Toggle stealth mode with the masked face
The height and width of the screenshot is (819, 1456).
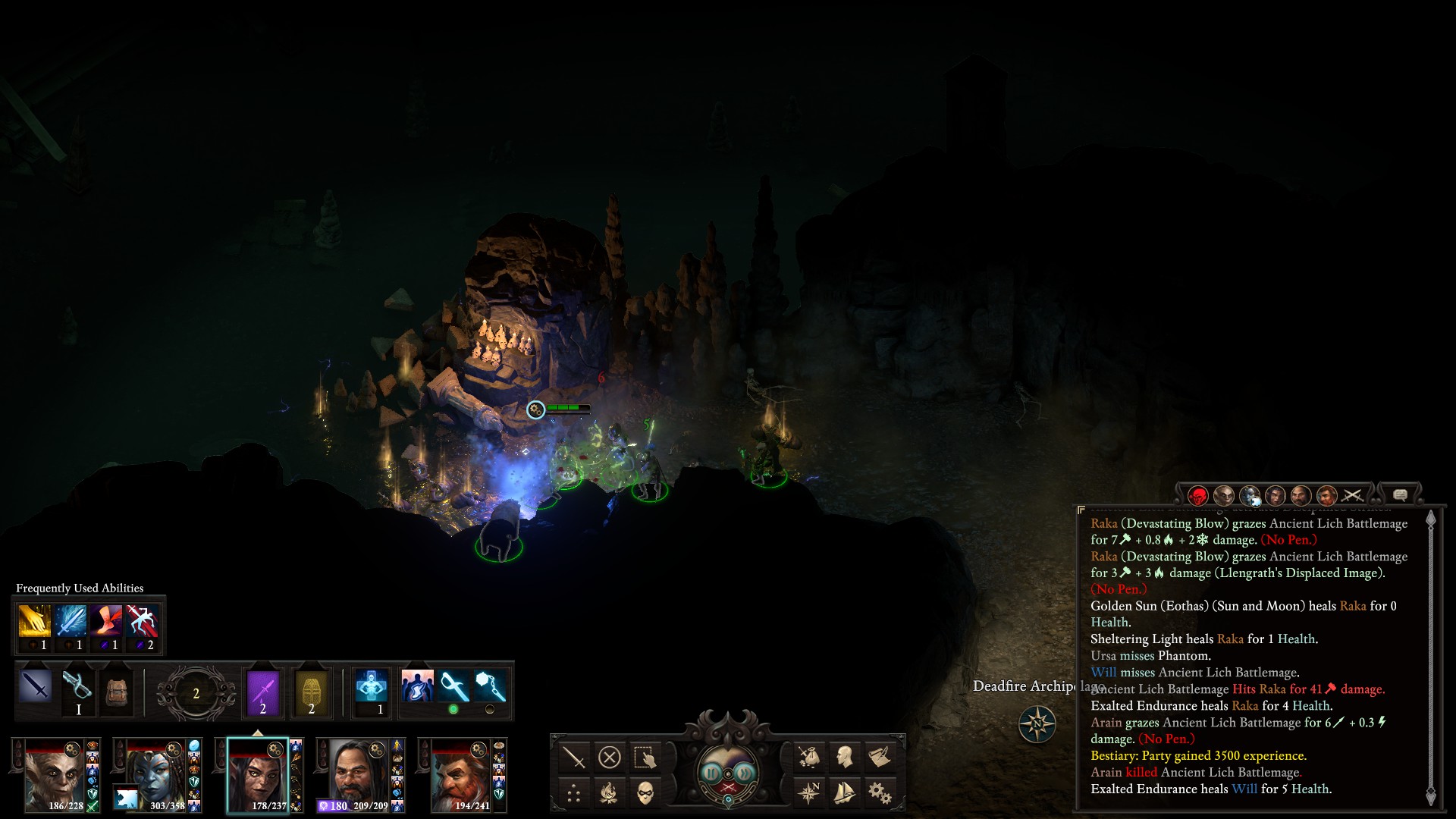point(644,793)
